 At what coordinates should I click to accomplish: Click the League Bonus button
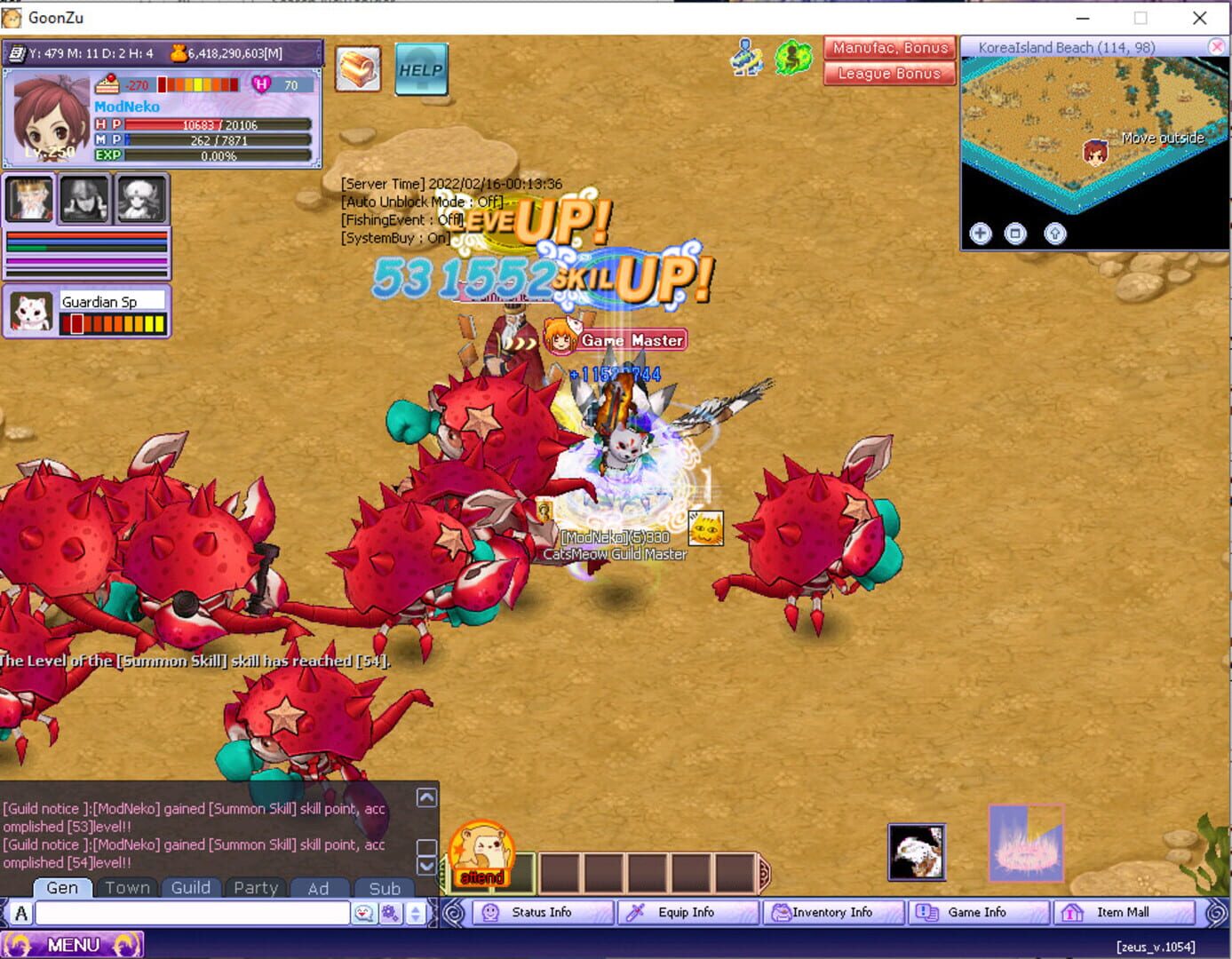(889, 74)
